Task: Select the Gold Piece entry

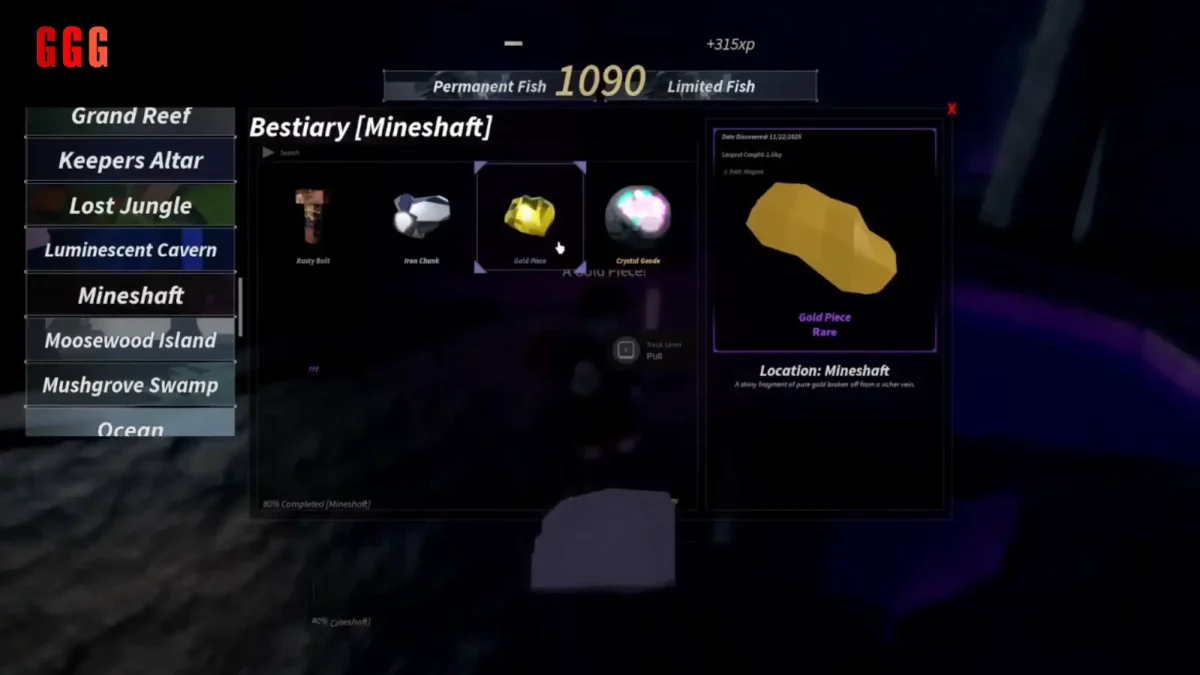Action: coord(529,218)
